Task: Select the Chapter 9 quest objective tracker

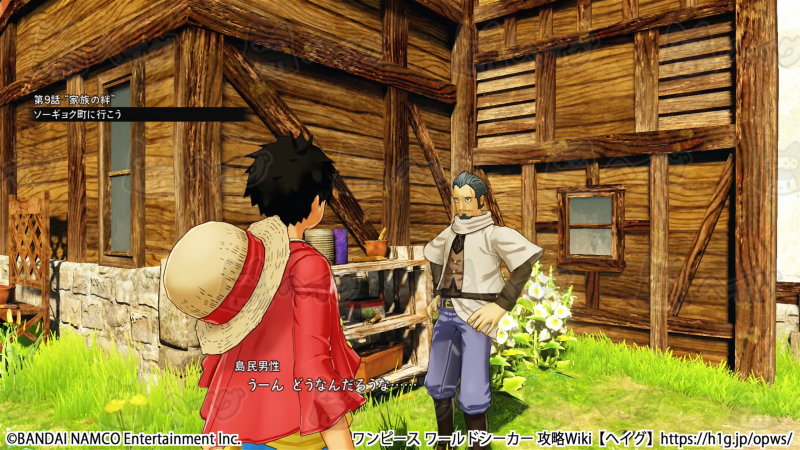Action: [90, 107]
